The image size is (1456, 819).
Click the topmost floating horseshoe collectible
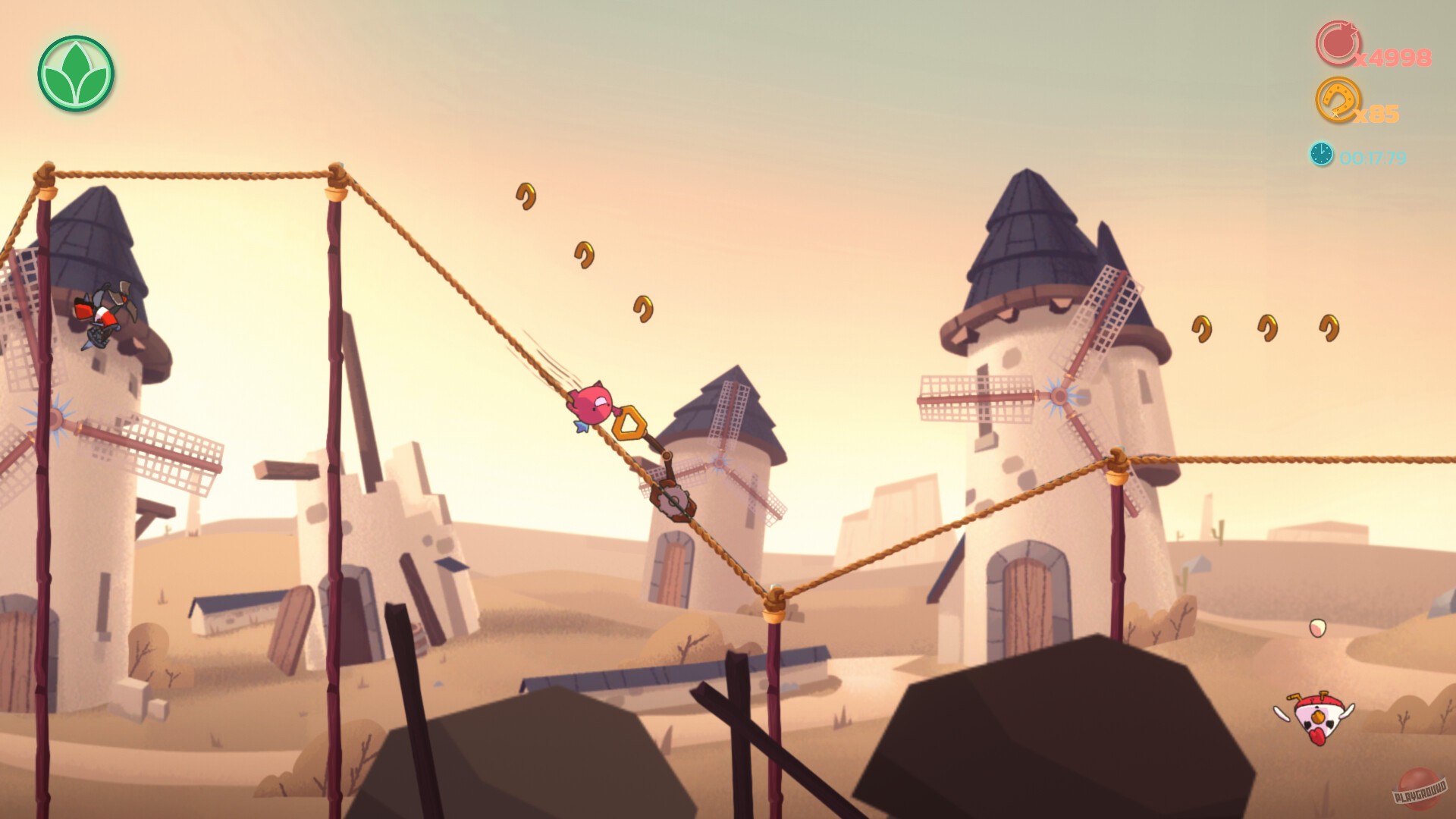(x=526, y=197)
